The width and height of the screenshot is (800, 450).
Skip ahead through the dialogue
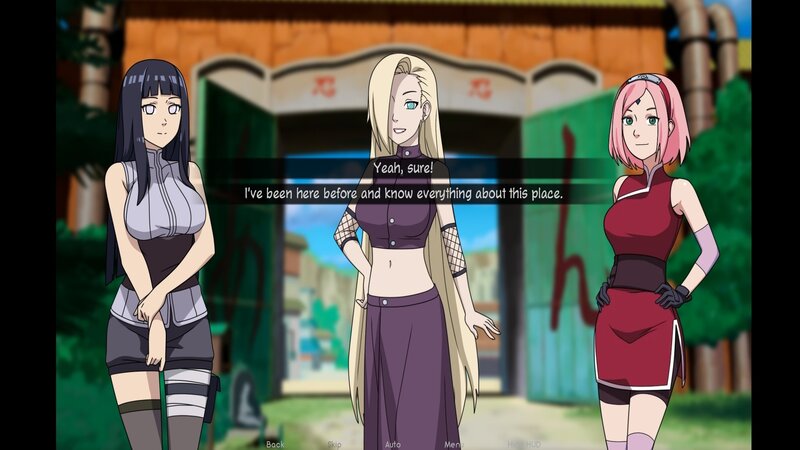click(334, 443)
